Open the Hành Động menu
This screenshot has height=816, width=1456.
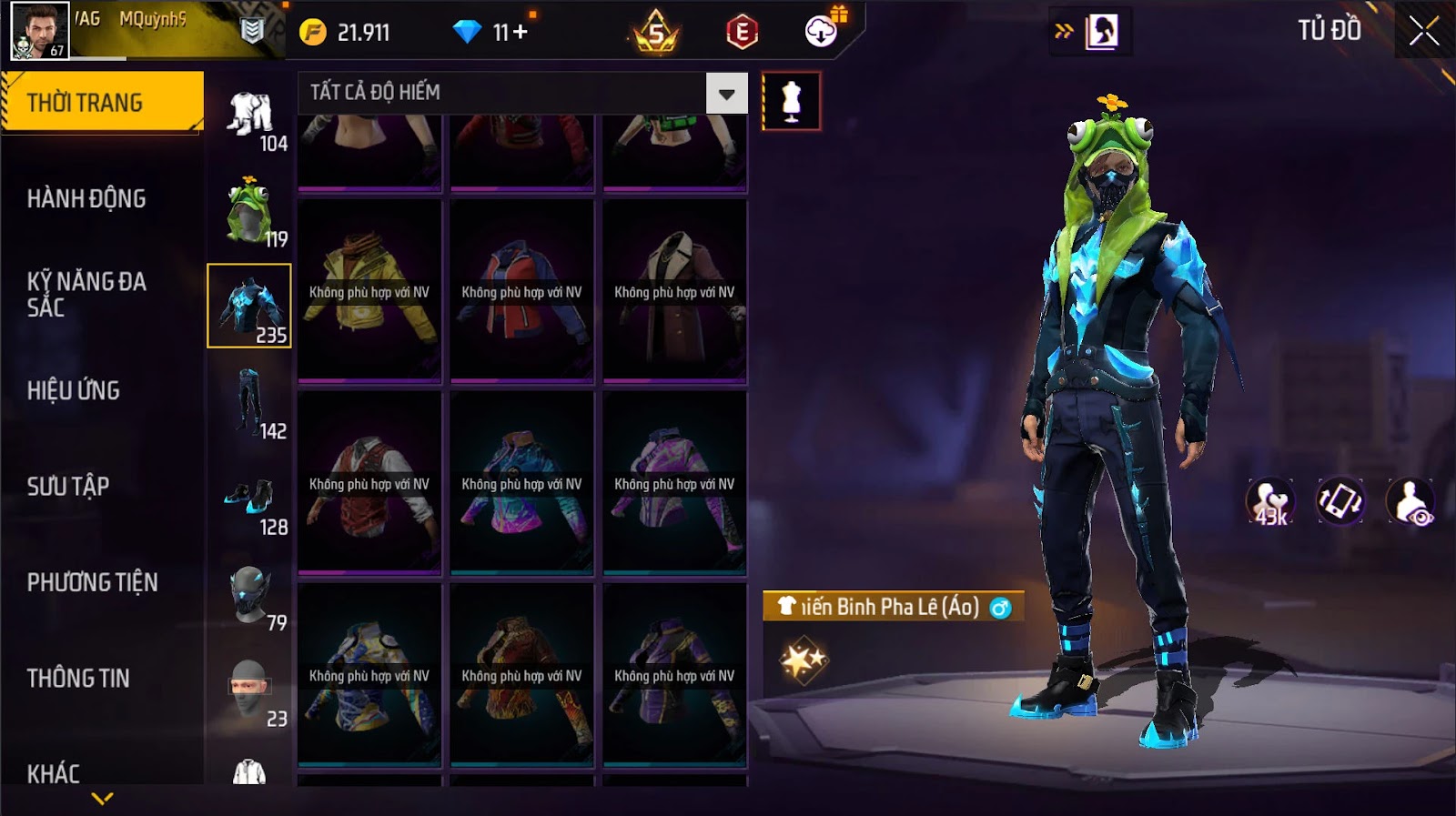pyautogui.click(x=86, y=198)
